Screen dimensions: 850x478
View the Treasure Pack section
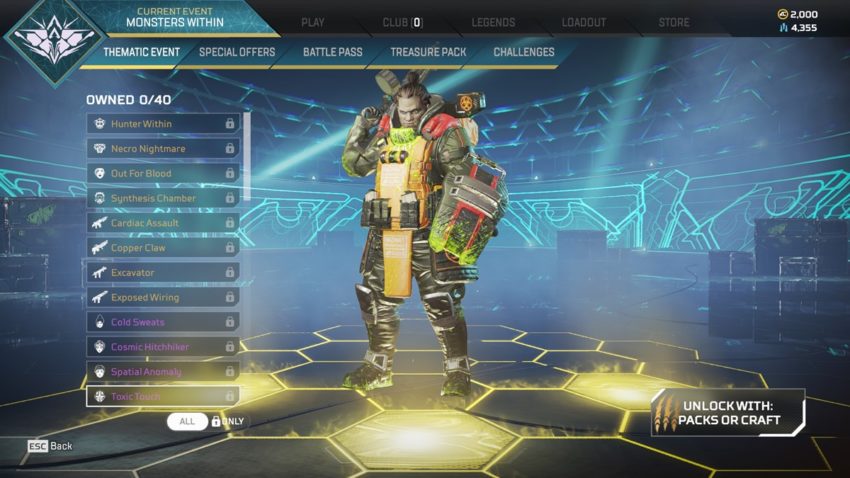coord(428,52)
